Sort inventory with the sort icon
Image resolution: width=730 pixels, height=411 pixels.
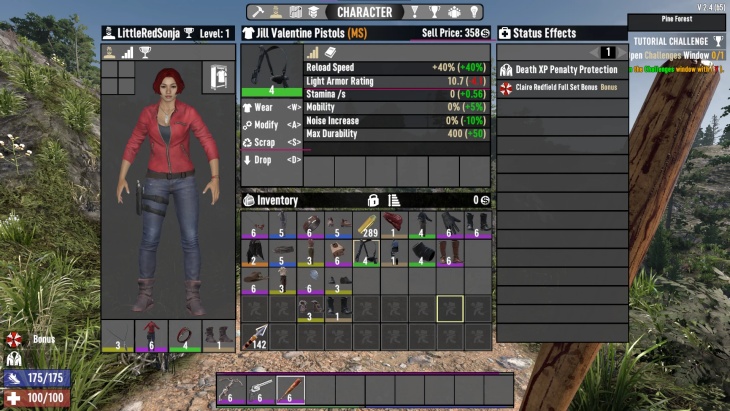click(393, 200)
